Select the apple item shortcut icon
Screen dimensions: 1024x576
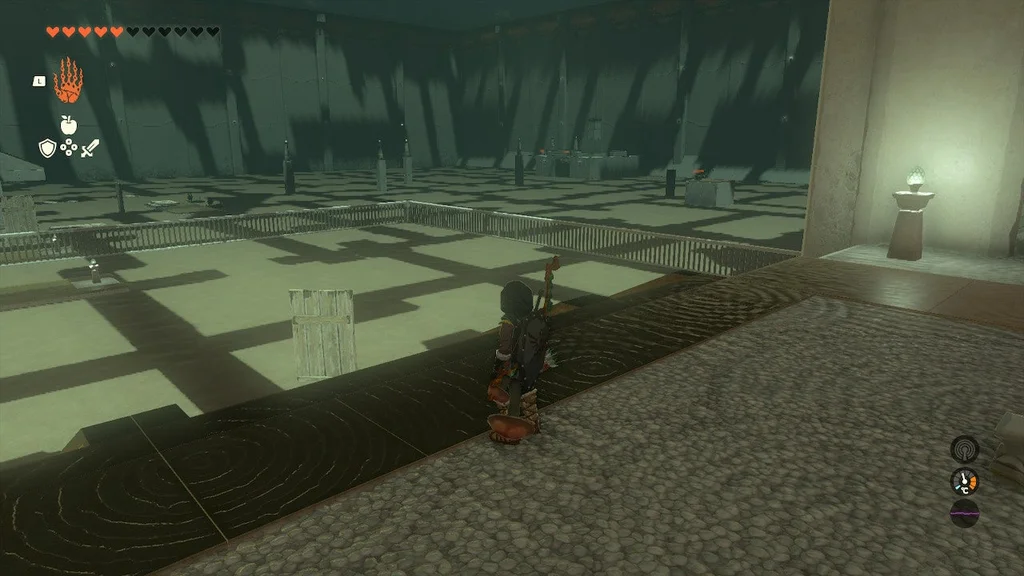click(68, 125)
